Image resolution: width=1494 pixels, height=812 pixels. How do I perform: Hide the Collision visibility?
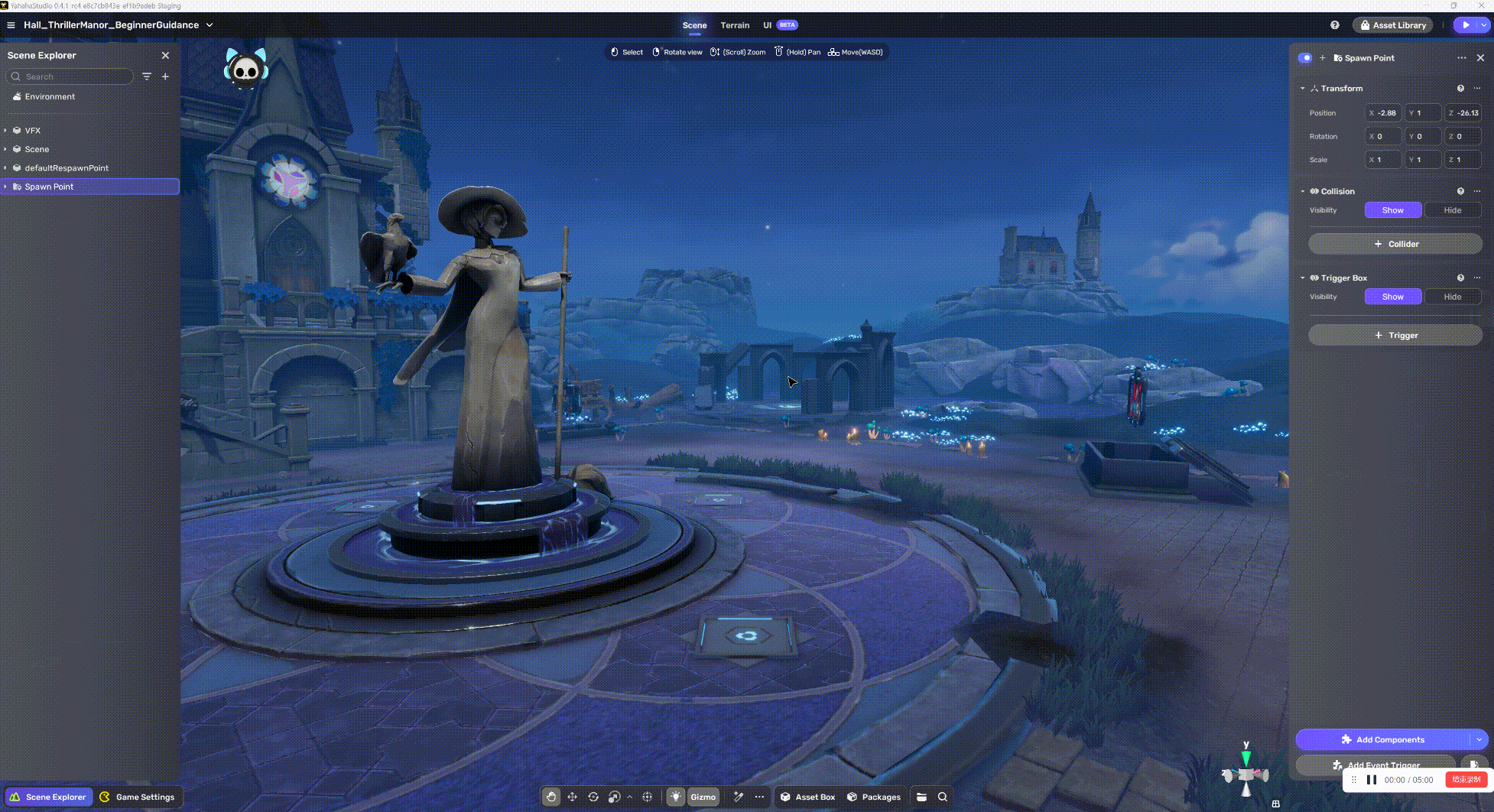click(x=1452, y=210)
